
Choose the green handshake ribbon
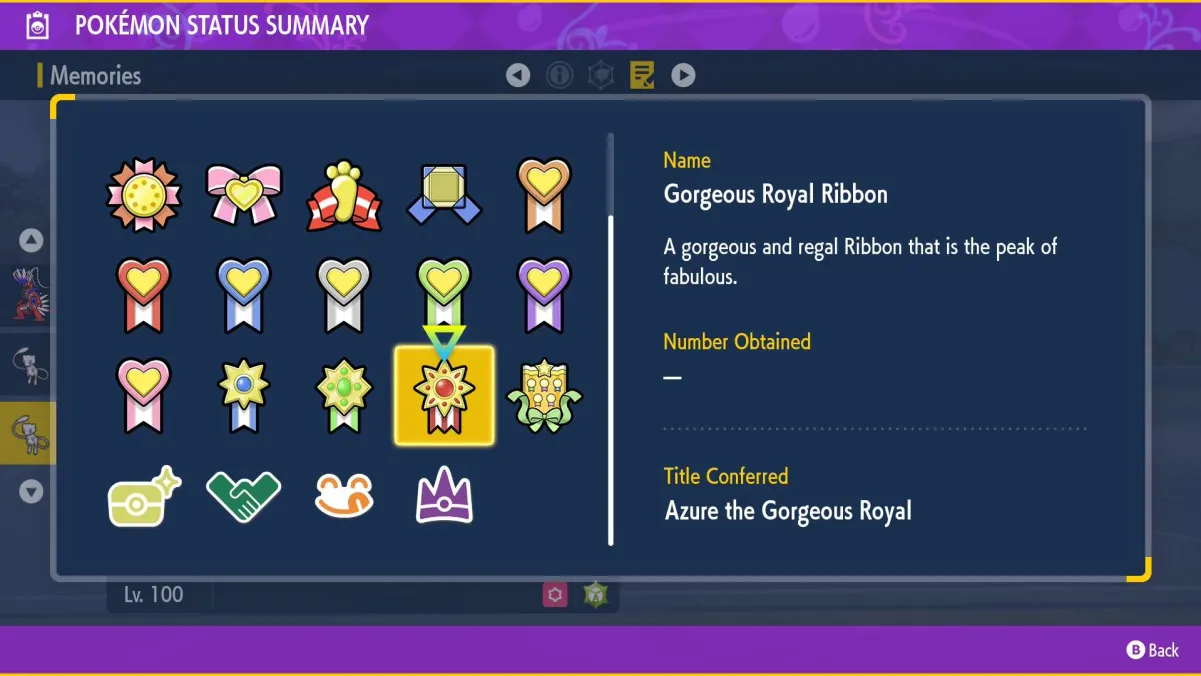point(244,497)
